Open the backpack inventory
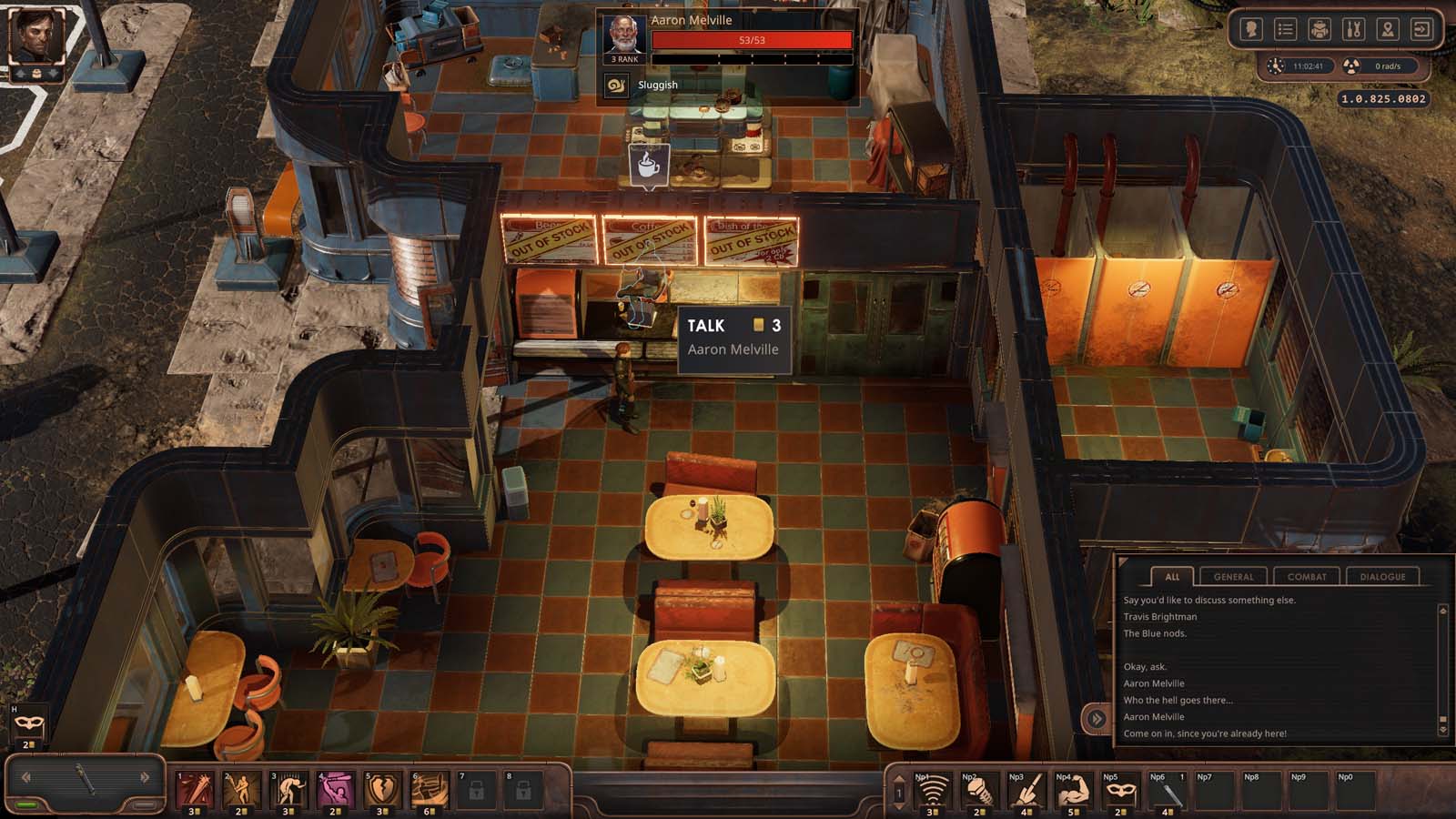This screenshot has height=819, width=1456. point(1319,28)
